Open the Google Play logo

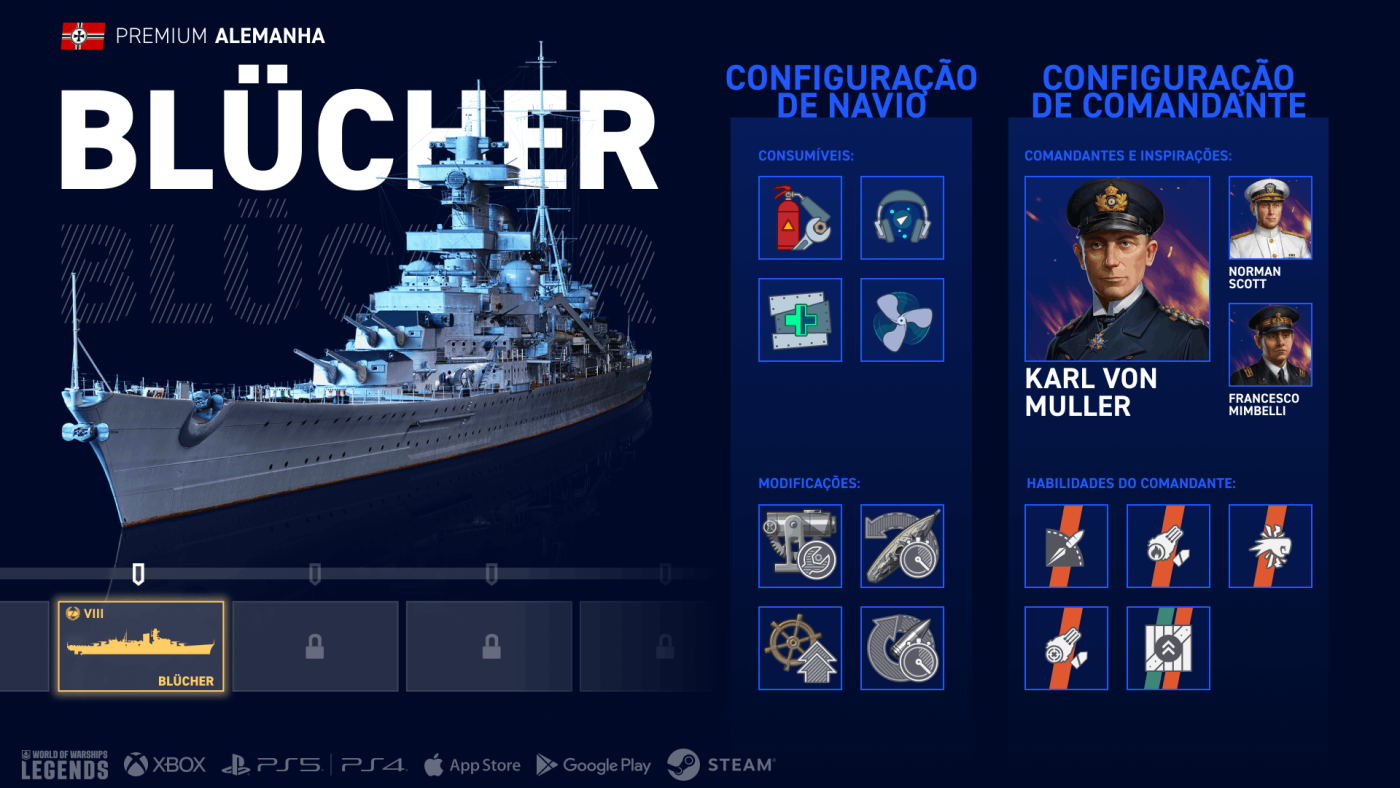[594, 765]
